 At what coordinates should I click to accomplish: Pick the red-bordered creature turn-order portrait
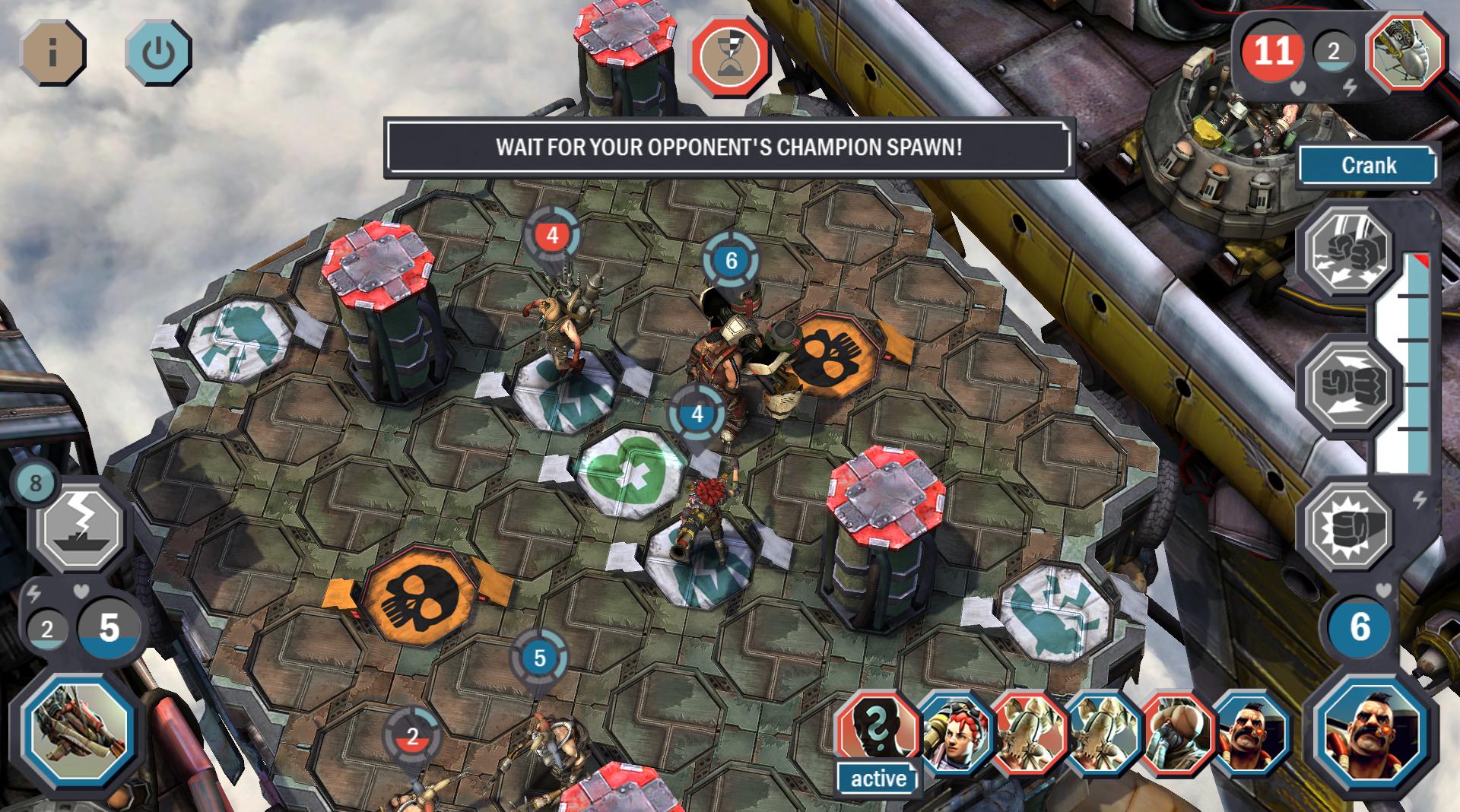pyautogui.click(x=1029, y=734)
